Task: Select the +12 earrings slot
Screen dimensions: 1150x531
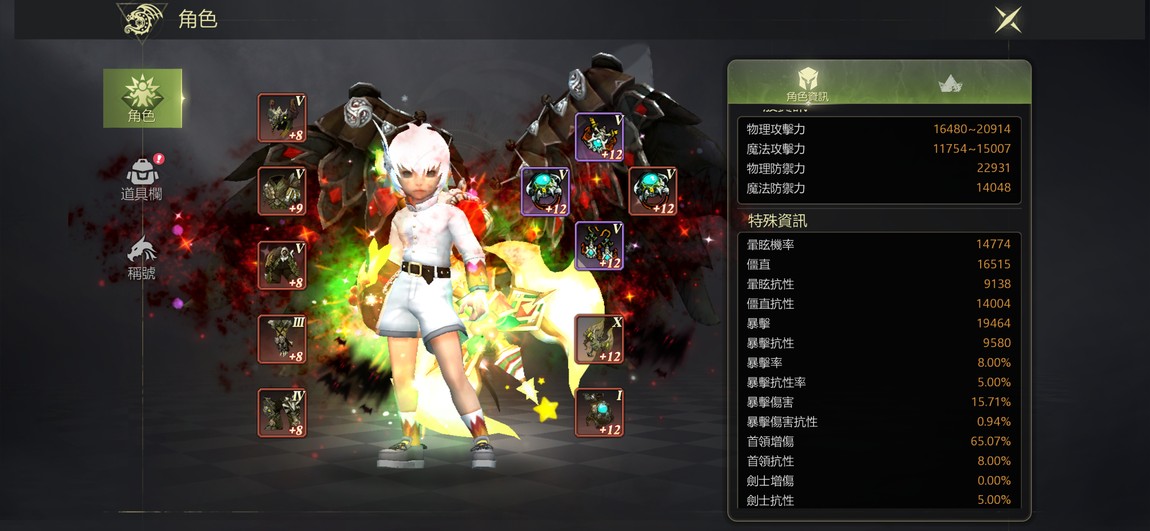Action: tap(599, 246)
